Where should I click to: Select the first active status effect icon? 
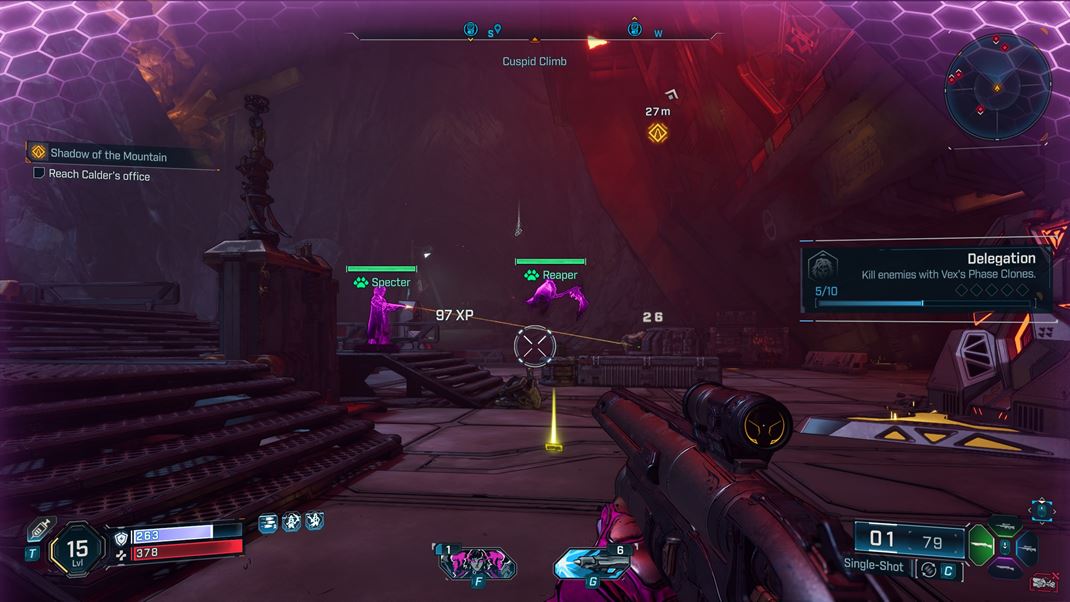(x=268, y=522)
